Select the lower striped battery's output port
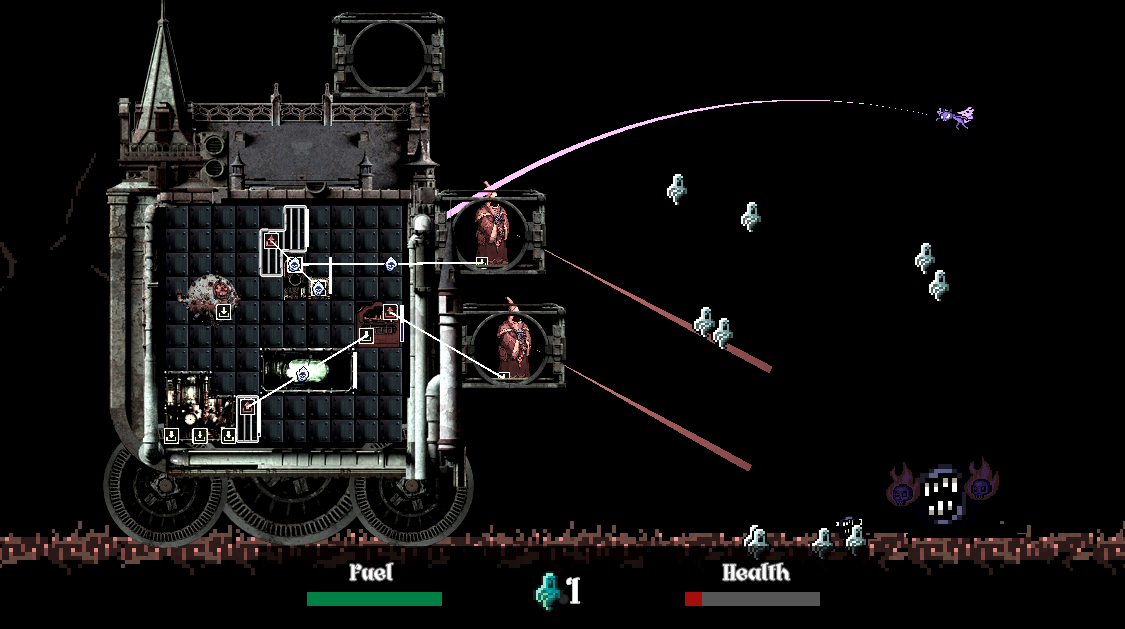The height and width of the screenshot is (629, 1125). [247, 406]
